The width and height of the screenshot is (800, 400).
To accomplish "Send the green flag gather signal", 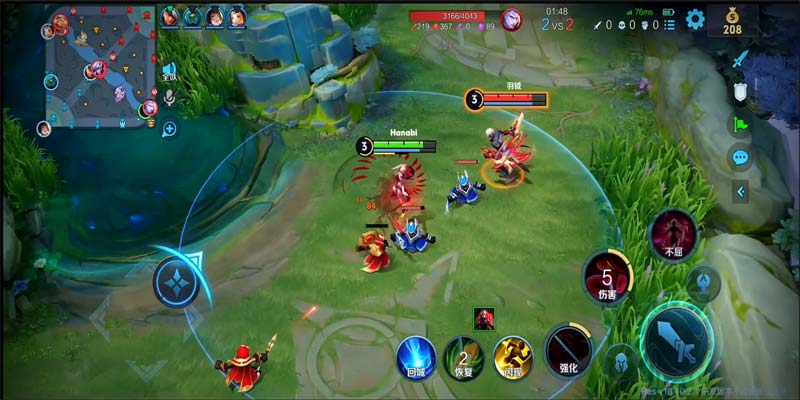I will [740, 124].
